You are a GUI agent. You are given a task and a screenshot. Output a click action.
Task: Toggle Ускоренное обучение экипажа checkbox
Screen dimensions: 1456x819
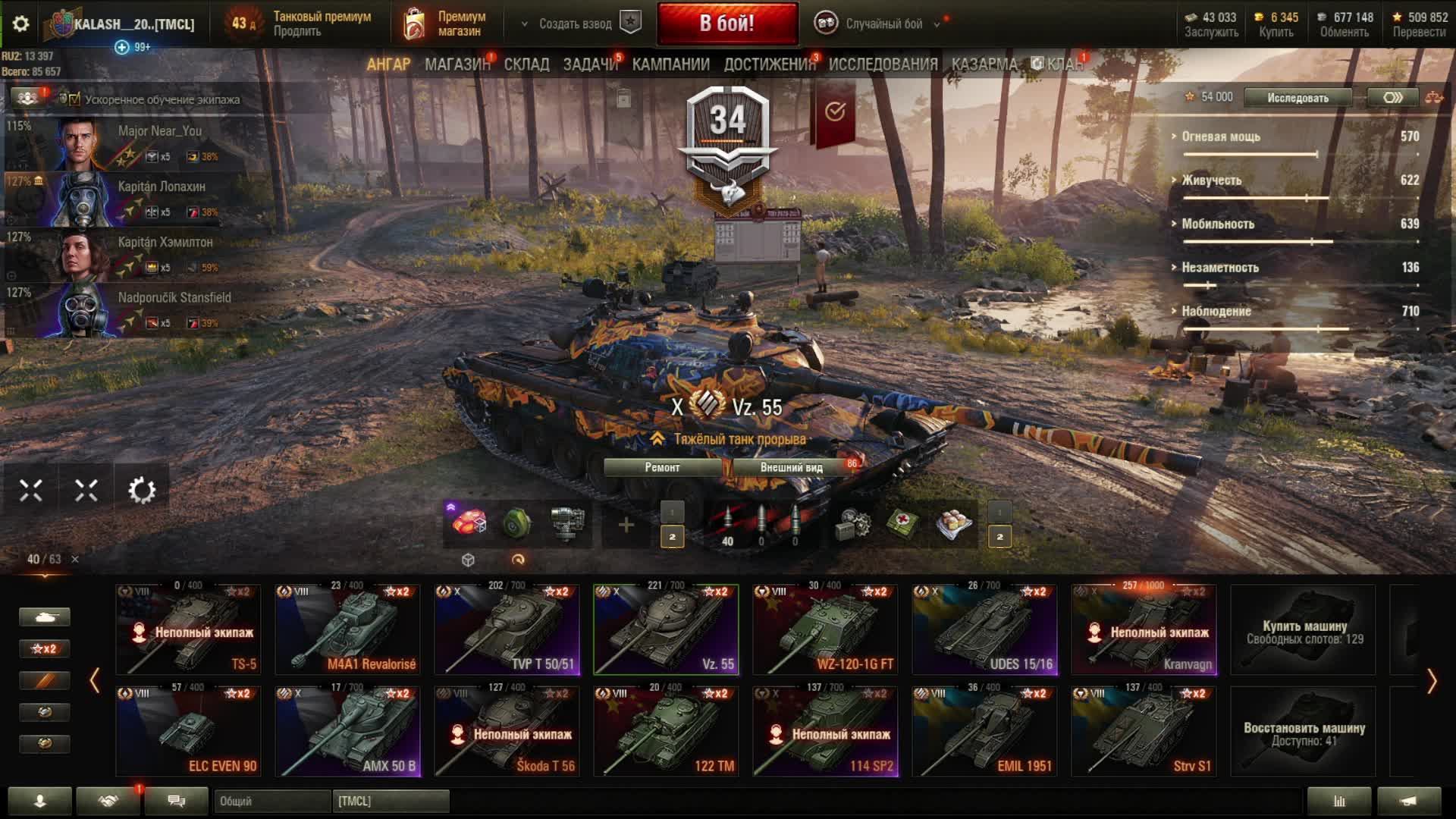(x=74, y=99)
